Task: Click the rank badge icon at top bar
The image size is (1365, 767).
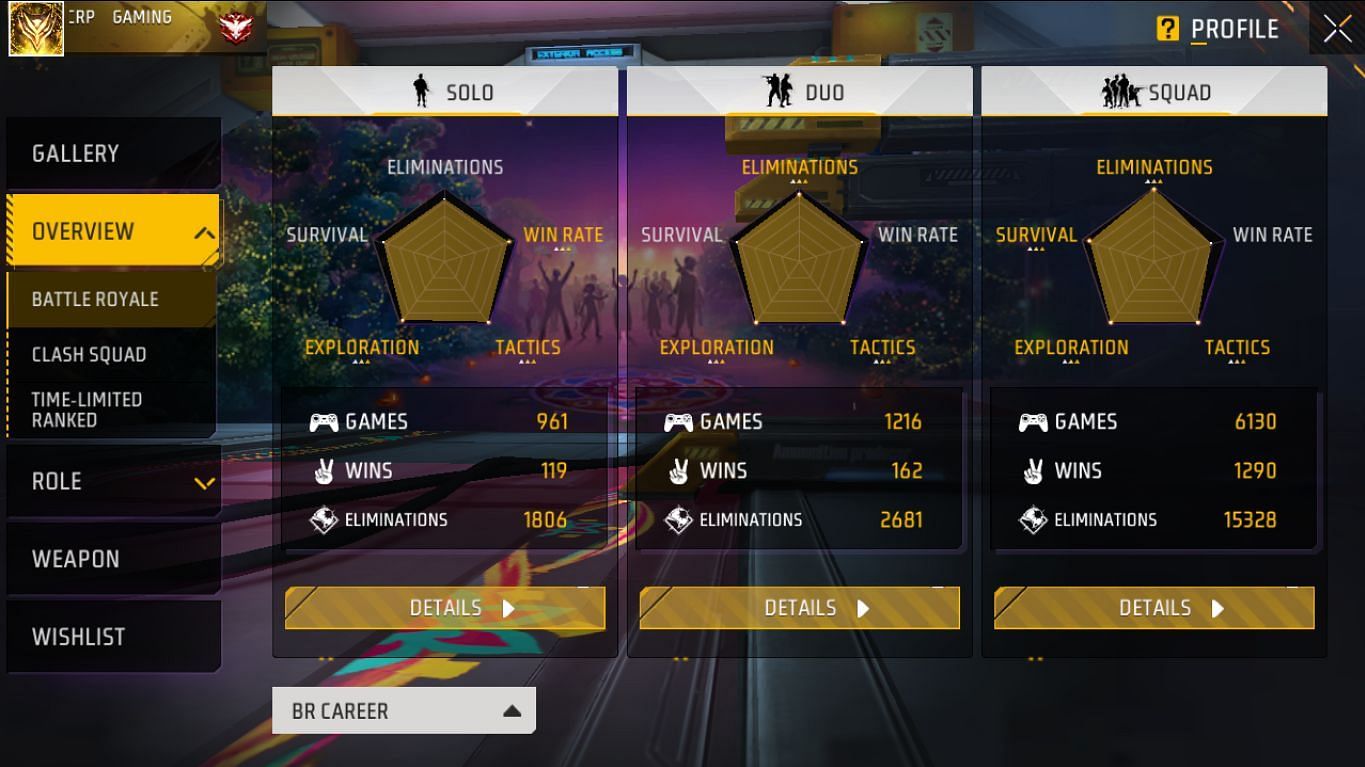Action: tap(237, 28)
